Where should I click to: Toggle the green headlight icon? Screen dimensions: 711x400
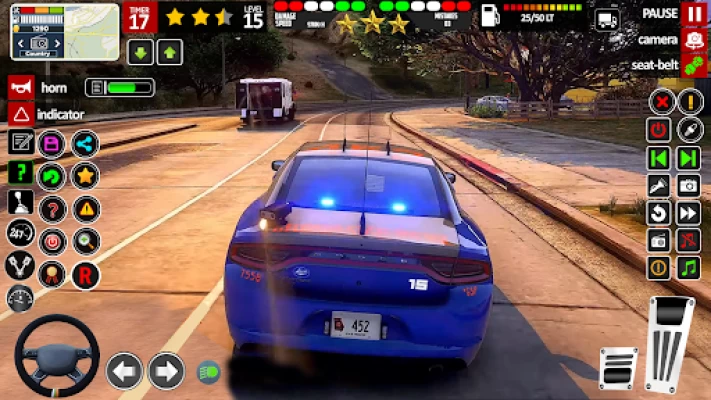208,372
